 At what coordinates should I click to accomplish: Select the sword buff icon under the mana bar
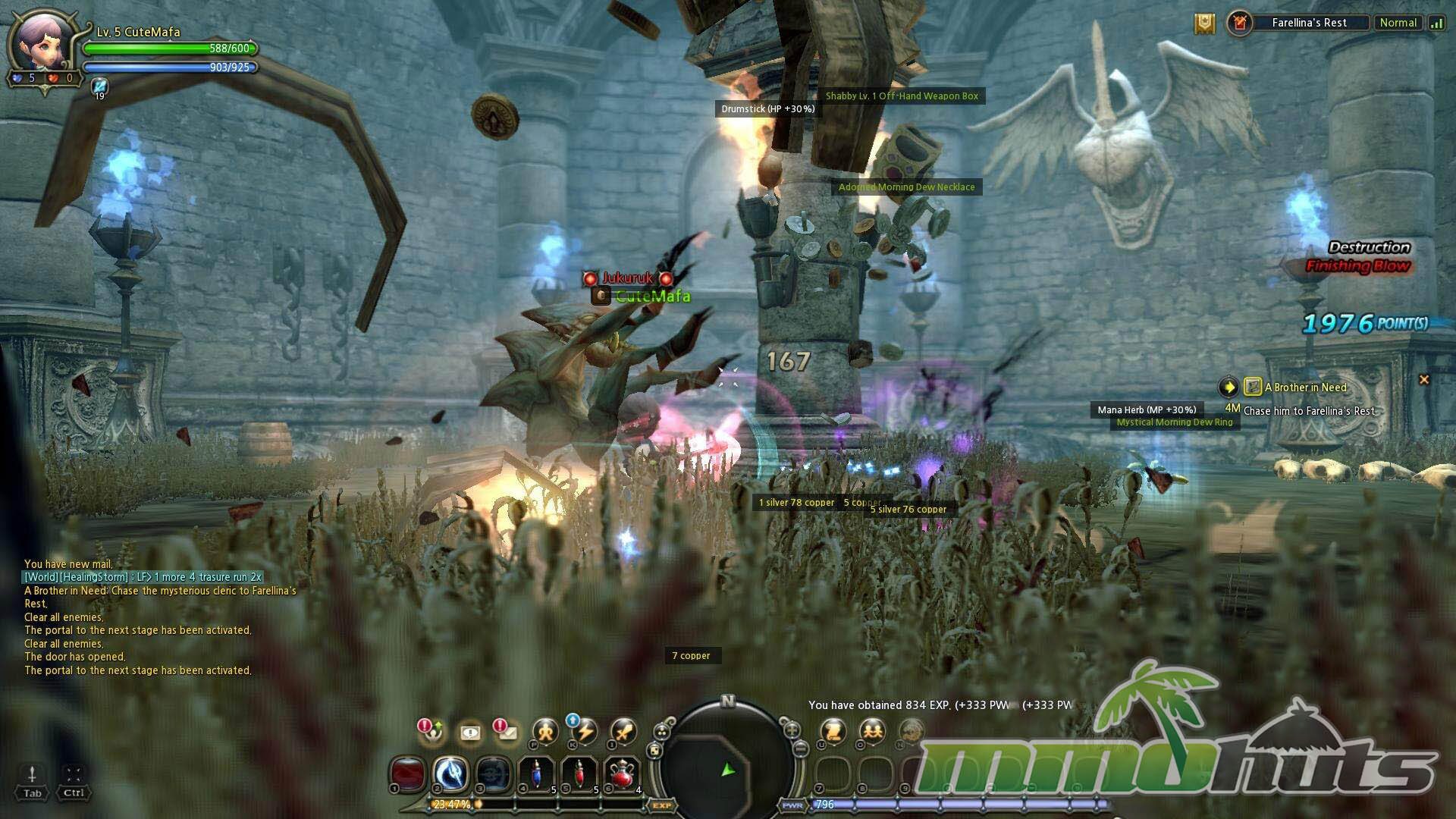pos(99,86)
